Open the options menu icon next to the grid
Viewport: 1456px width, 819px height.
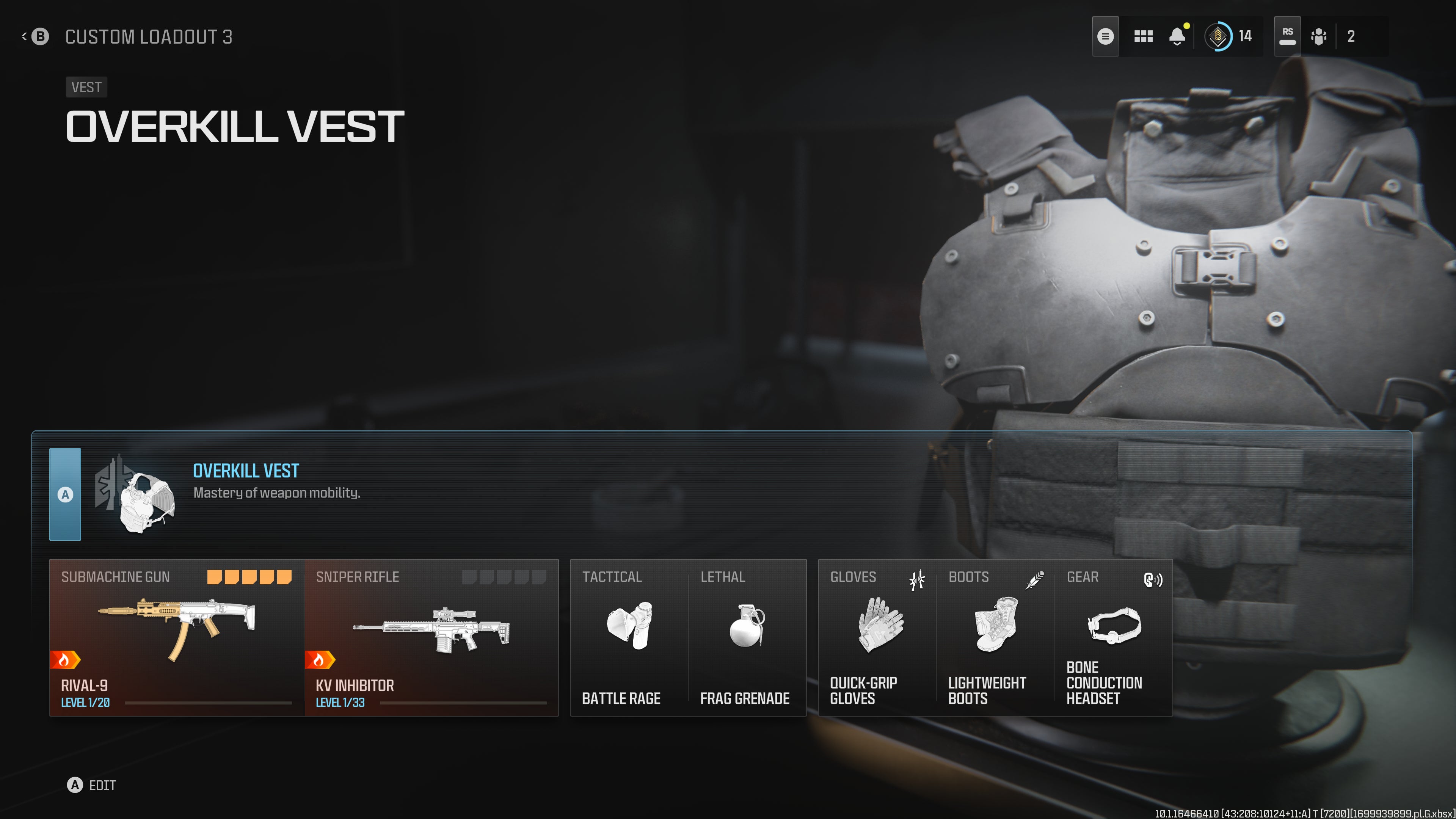(x=1106, y=36)
